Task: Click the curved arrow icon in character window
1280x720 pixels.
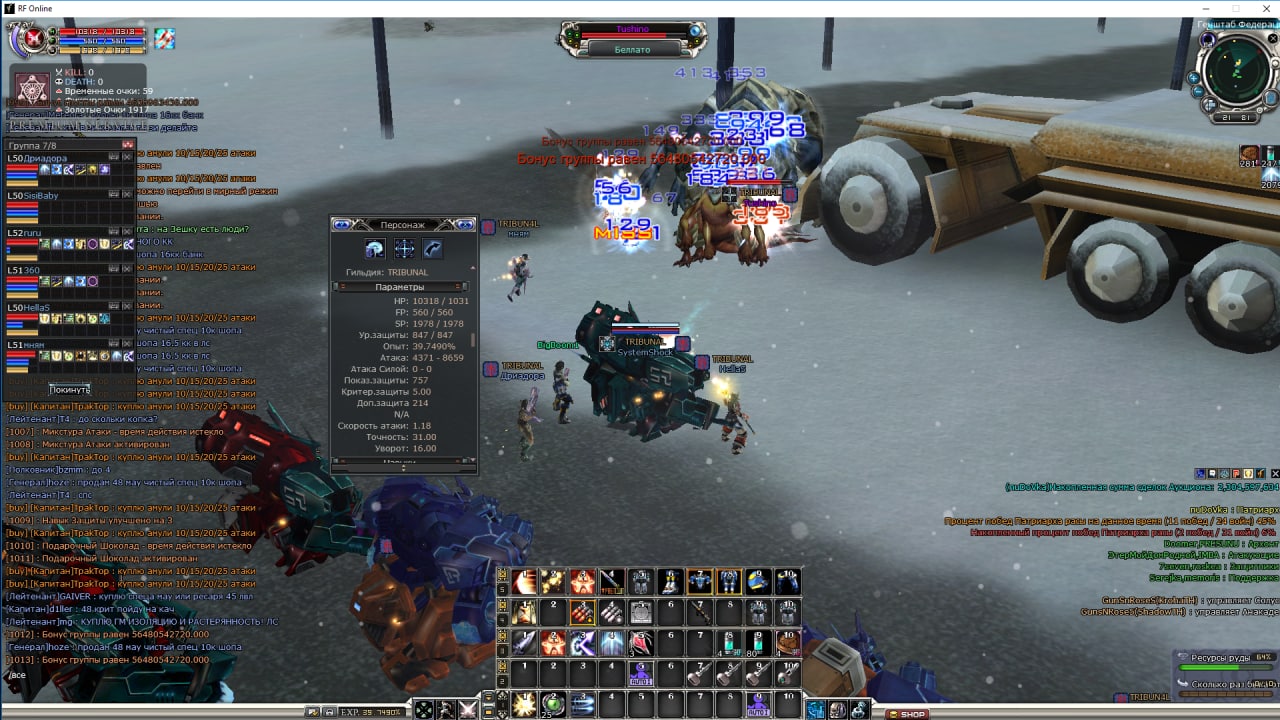Action: click(x=432, y=249)
